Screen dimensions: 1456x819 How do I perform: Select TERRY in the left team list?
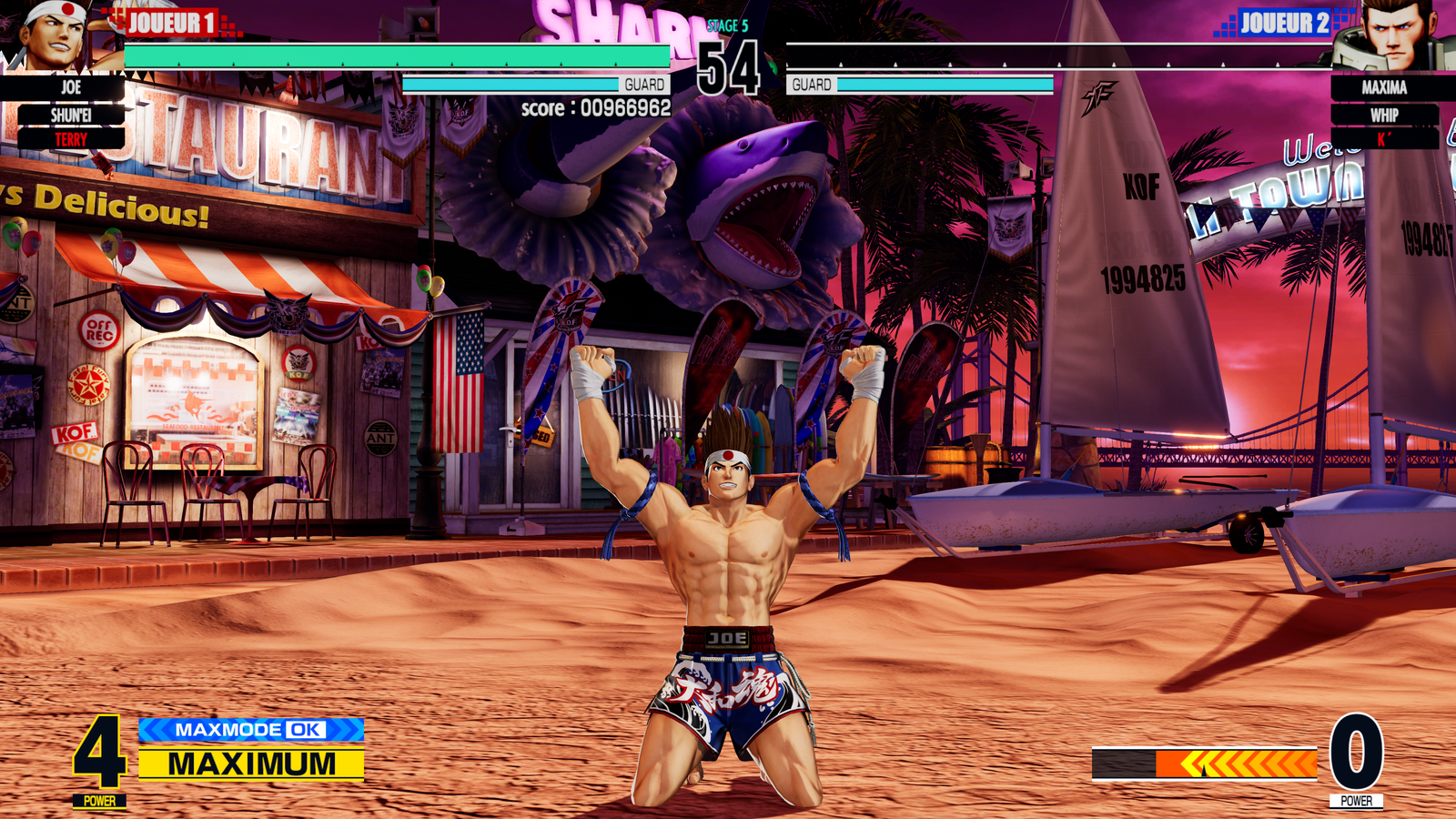tap(71, 140)
